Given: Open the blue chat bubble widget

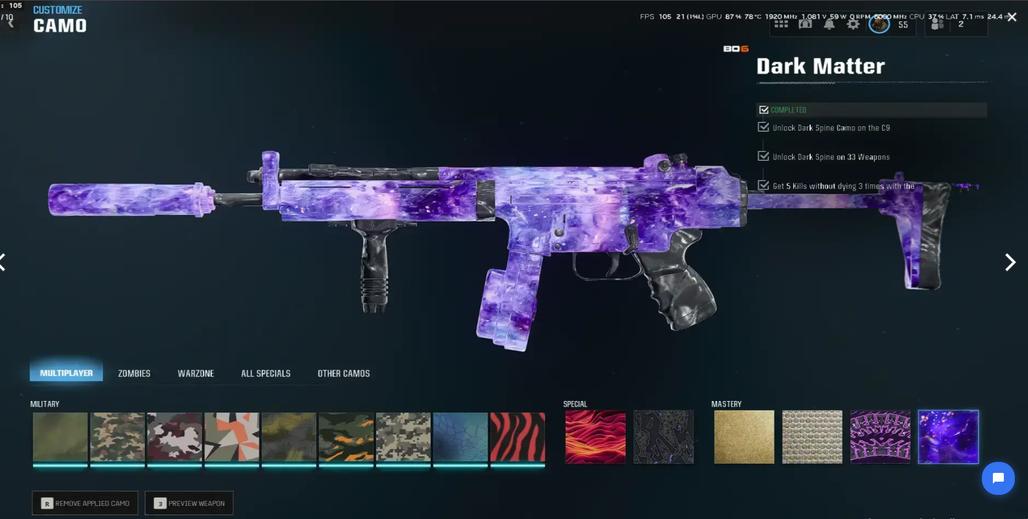Looking at the screenshot, I should click(997, 478).
